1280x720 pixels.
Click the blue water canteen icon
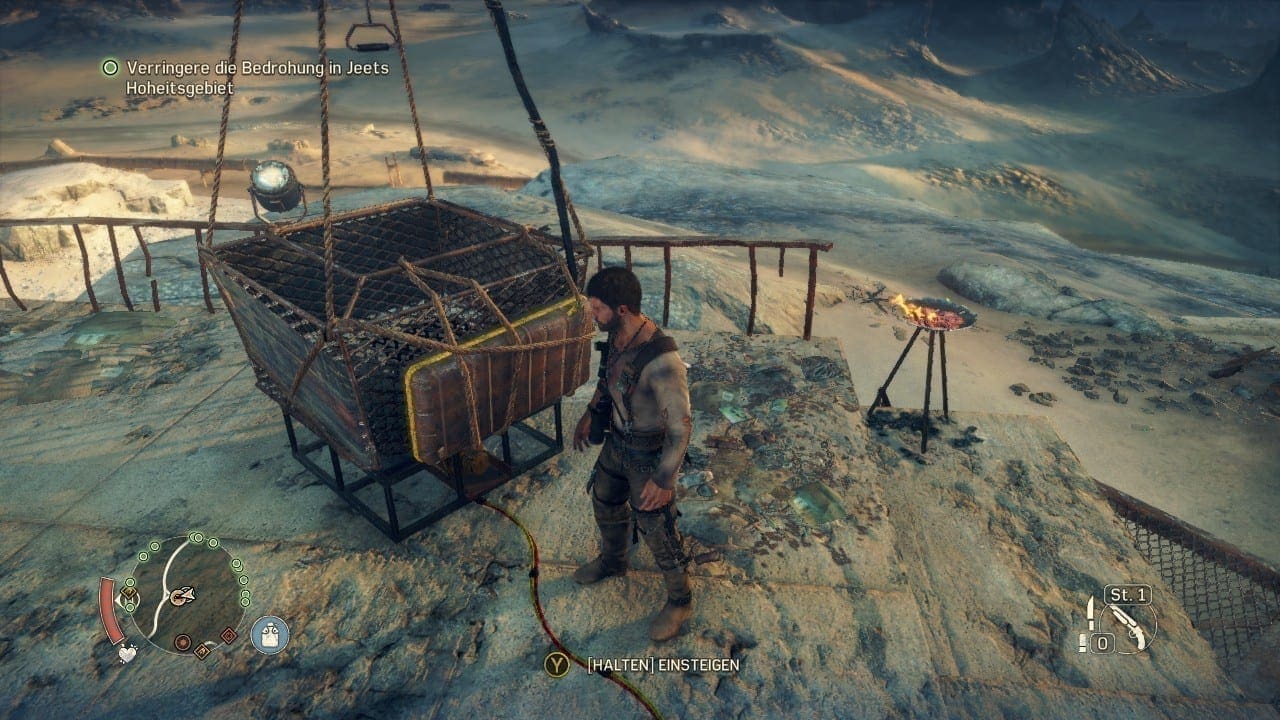[269, 634]
